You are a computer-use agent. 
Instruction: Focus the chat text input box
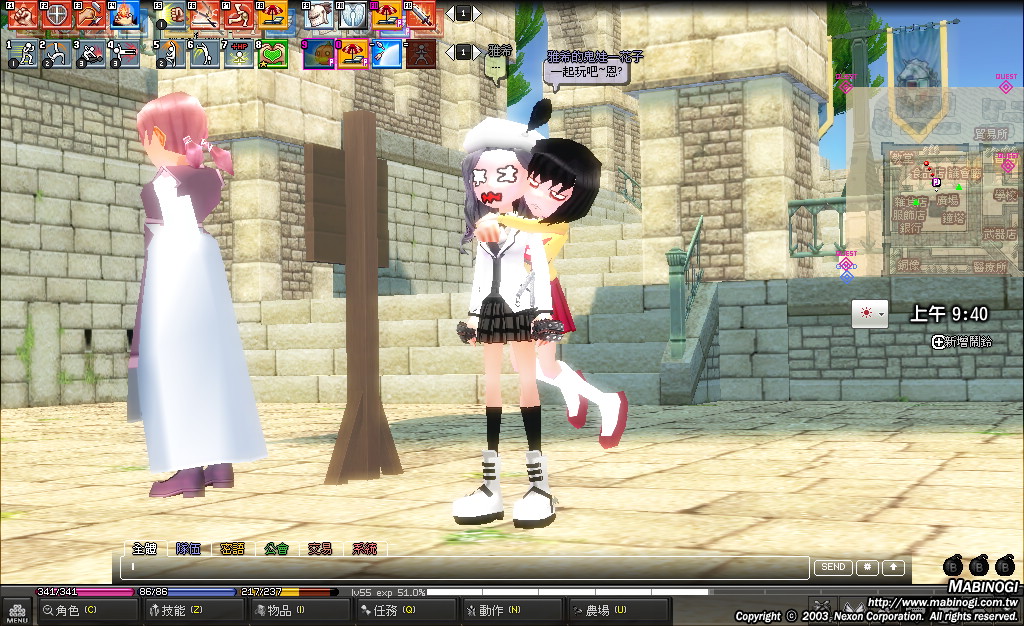(x=465, y=568)
